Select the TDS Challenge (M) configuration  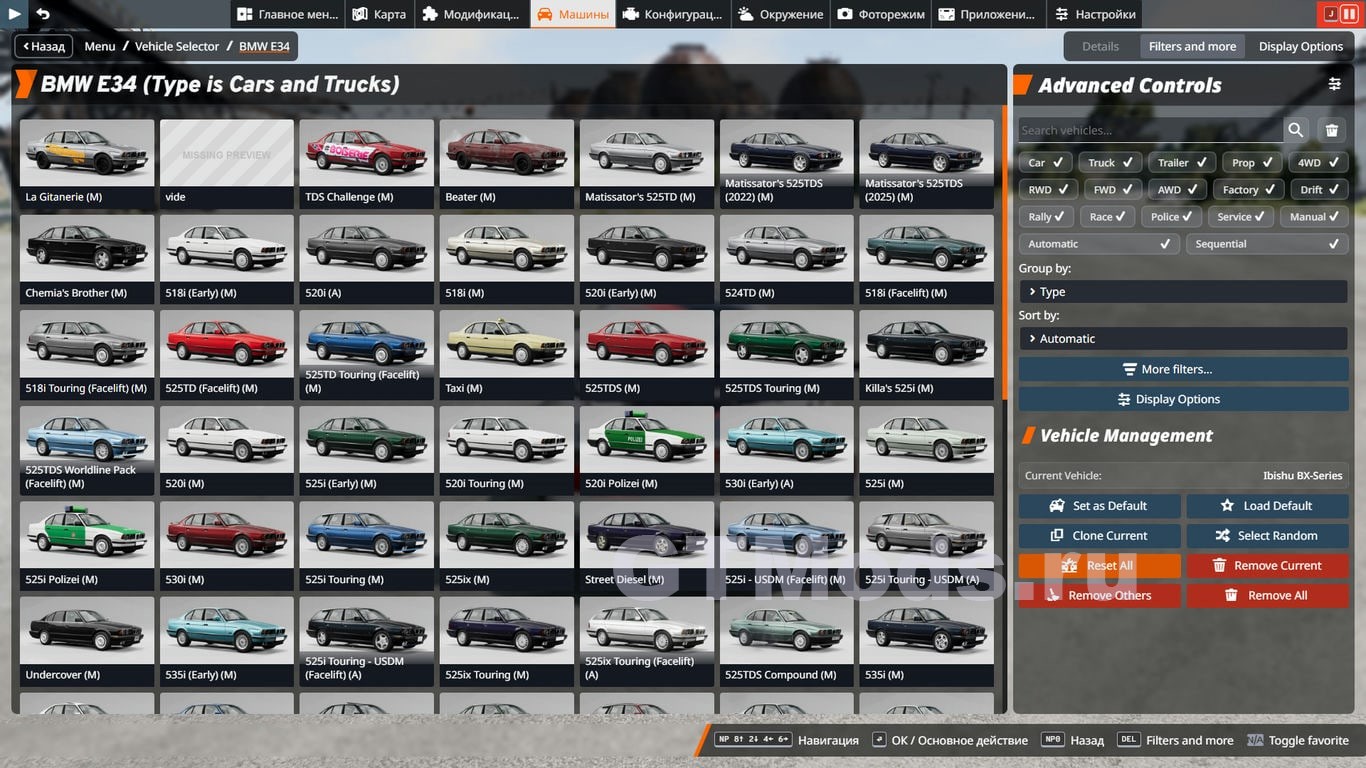tap(367, 163)
